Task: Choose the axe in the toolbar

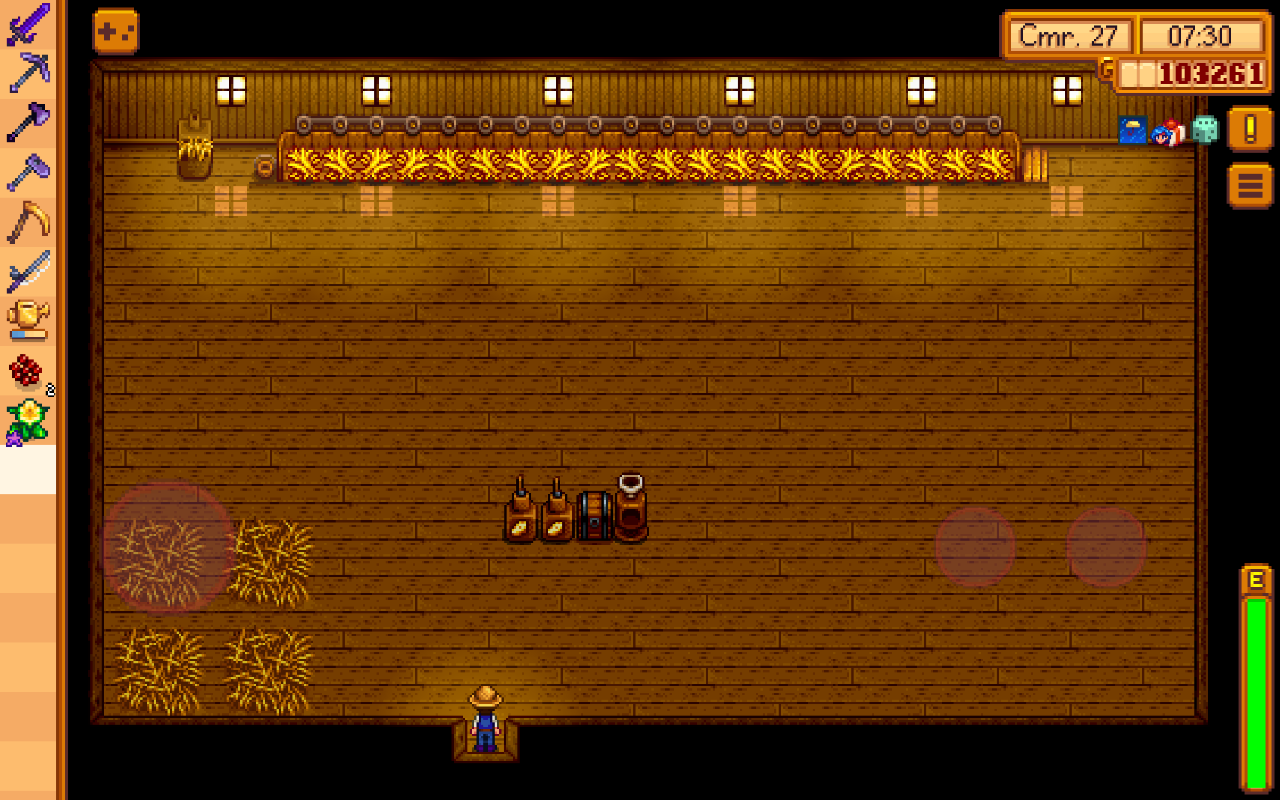Action: 28,122
